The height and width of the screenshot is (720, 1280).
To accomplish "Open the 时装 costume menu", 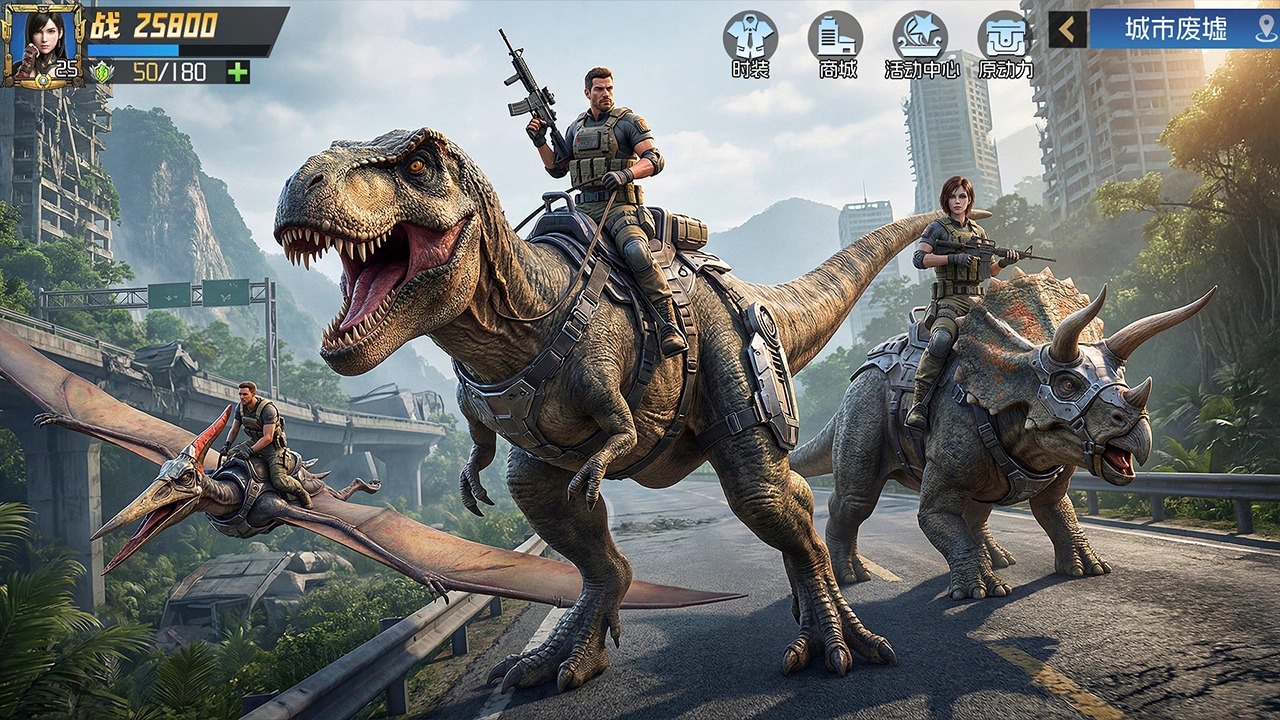I will (750, 44).
